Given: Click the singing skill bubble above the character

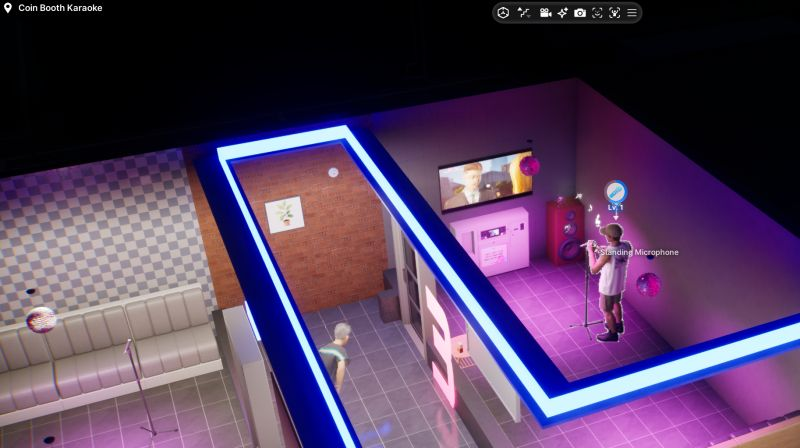Looking at the screenshot, I should click(615, 190).
